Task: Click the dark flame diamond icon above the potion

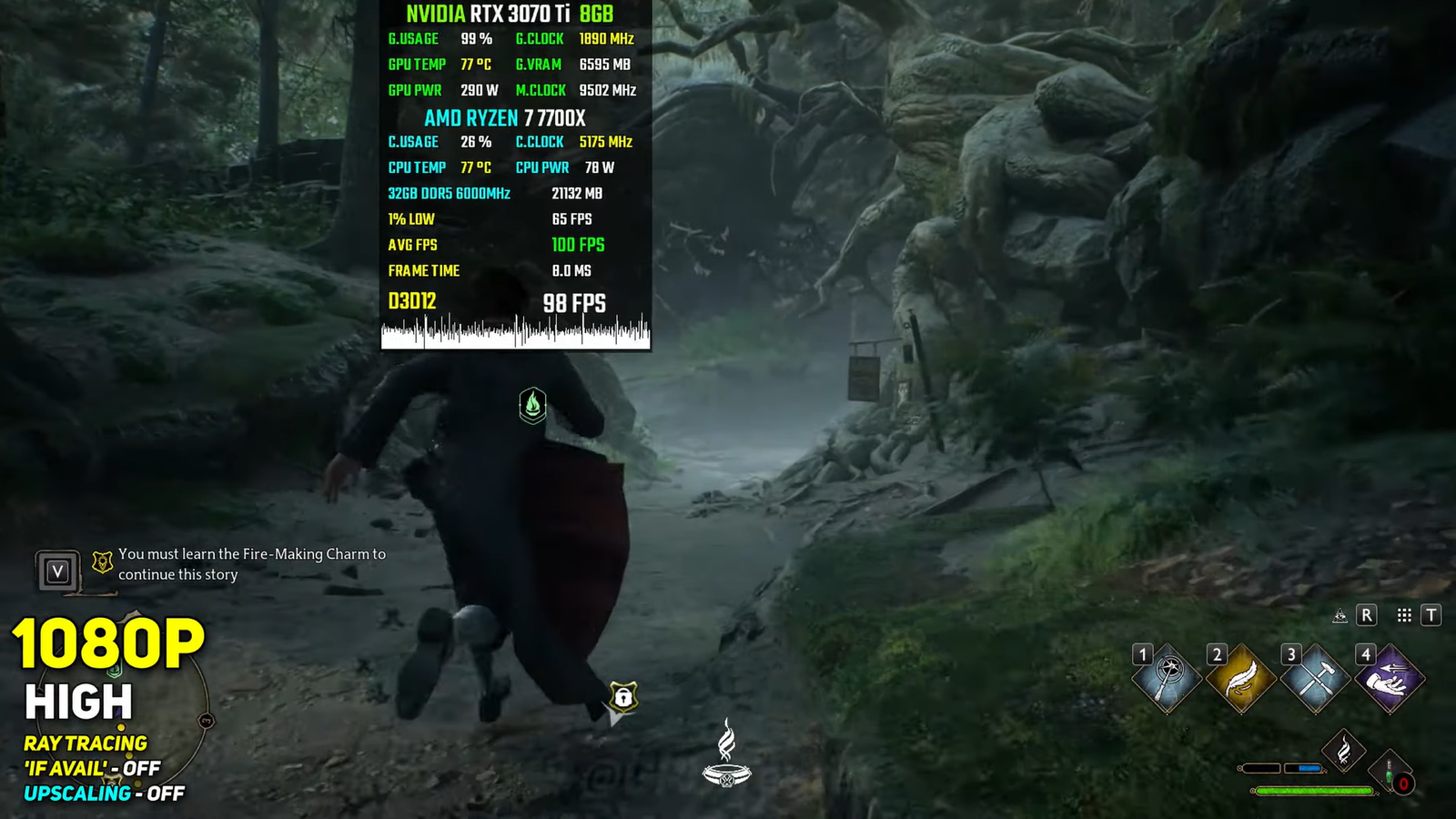Action: coord(1343,752)
